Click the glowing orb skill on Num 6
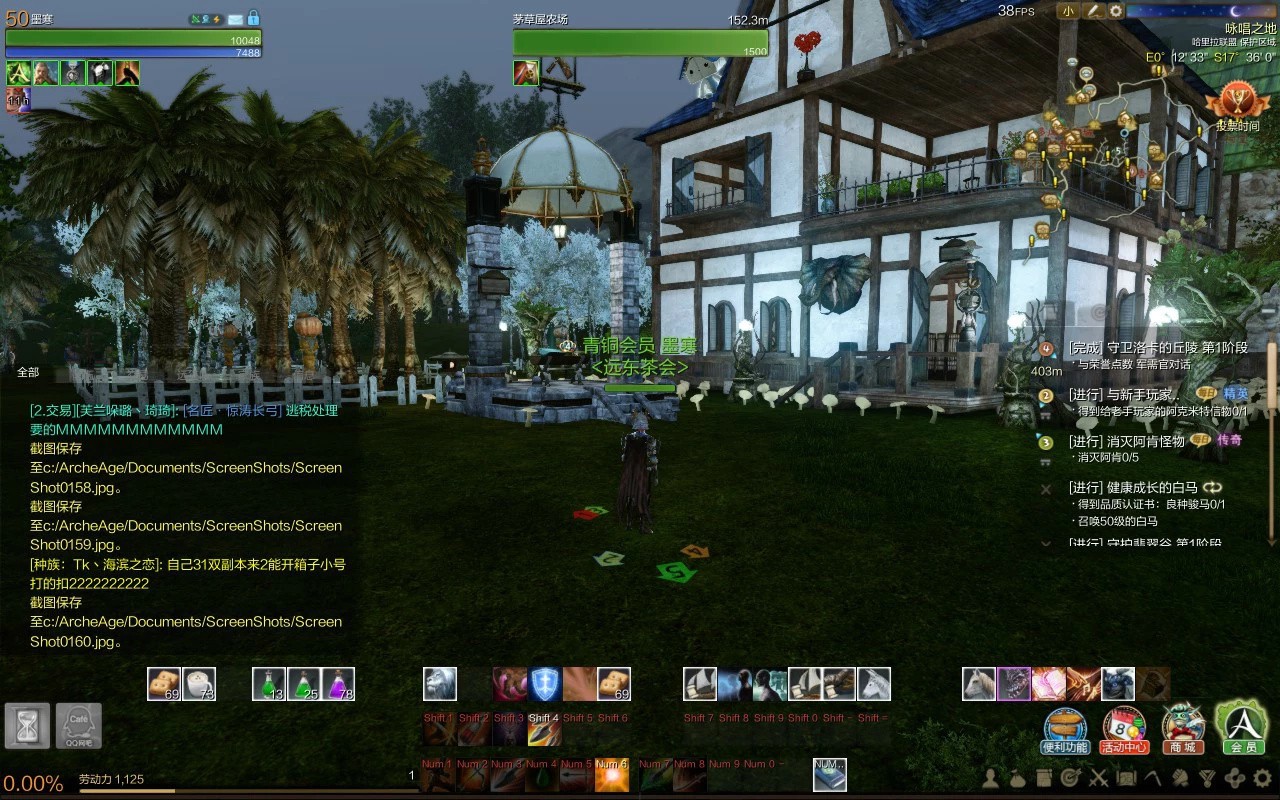1280x800 pixels. (612, 776)
